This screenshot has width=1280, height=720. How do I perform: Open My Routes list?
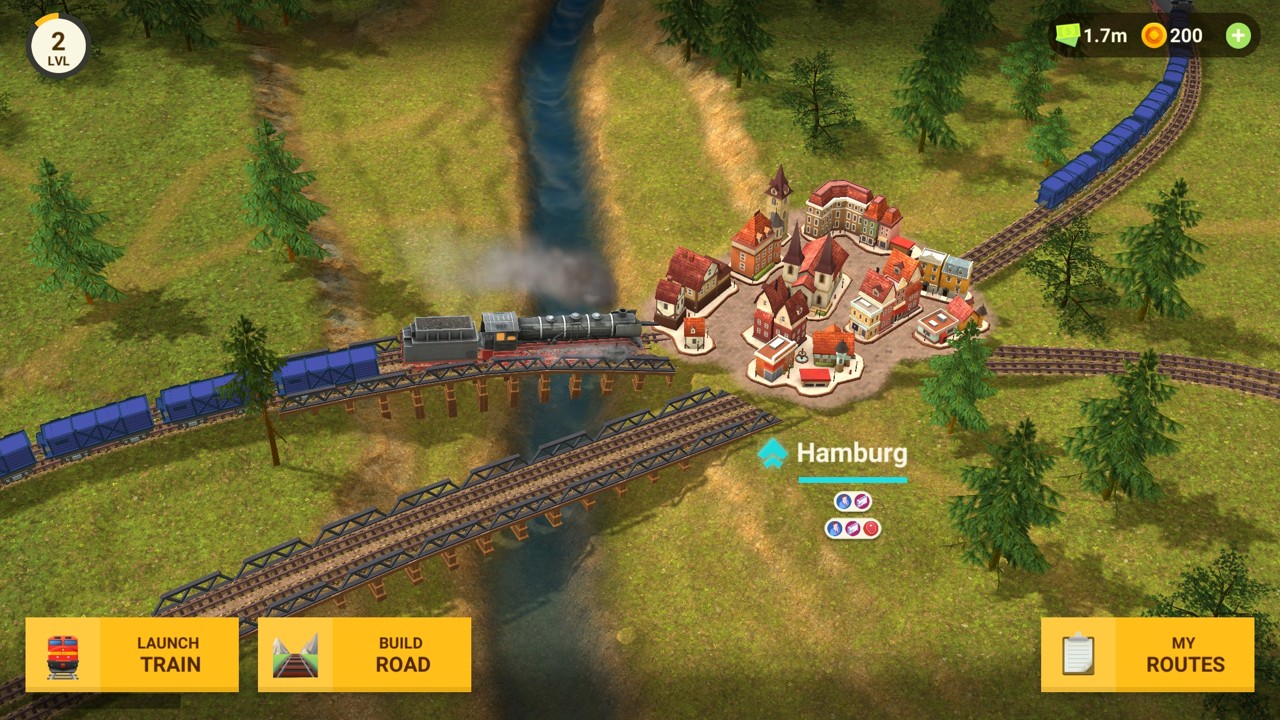tap(1147, 655)
